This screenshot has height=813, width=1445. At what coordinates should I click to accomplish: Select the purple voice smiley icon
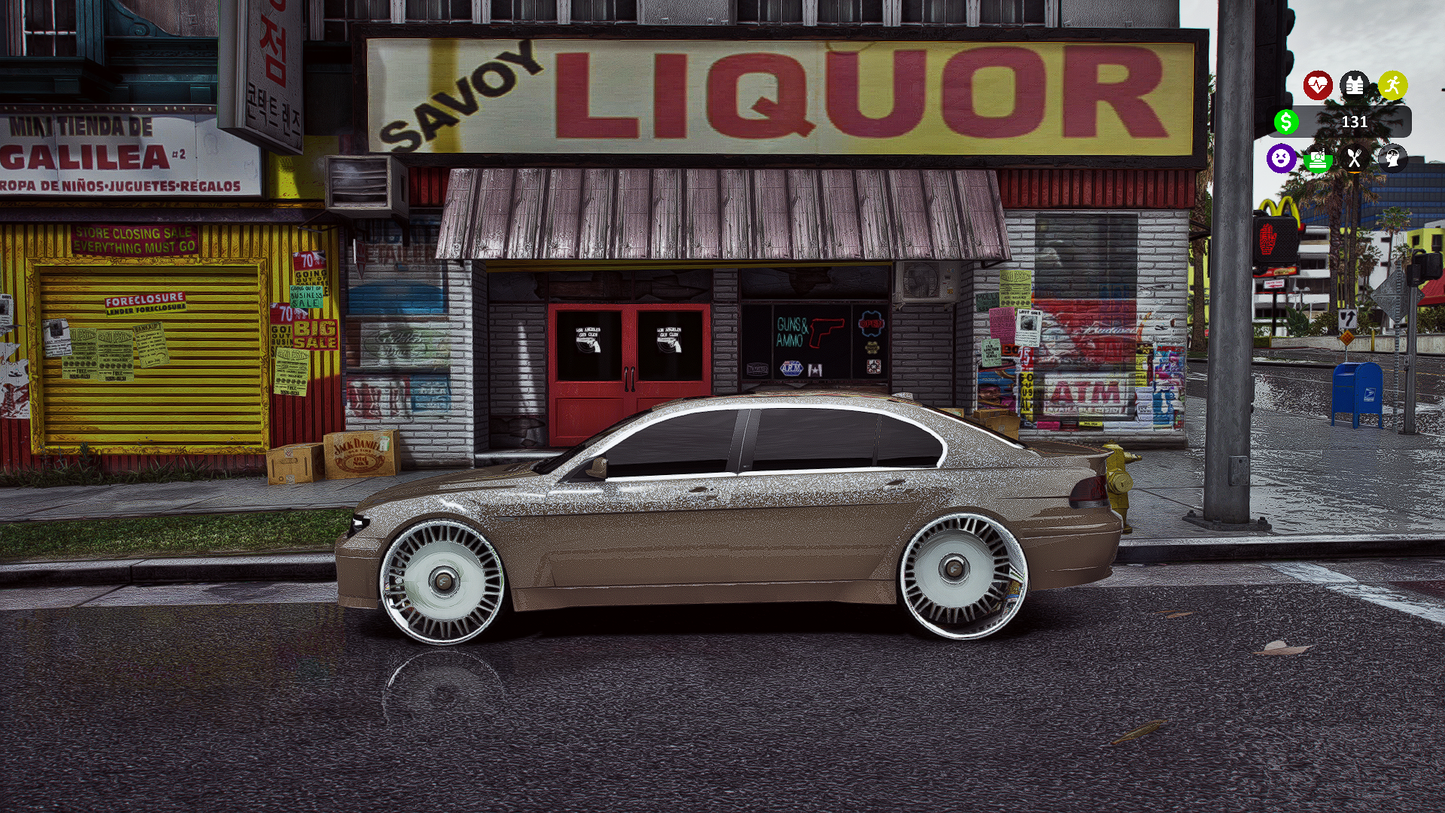tap(1280, 158)
